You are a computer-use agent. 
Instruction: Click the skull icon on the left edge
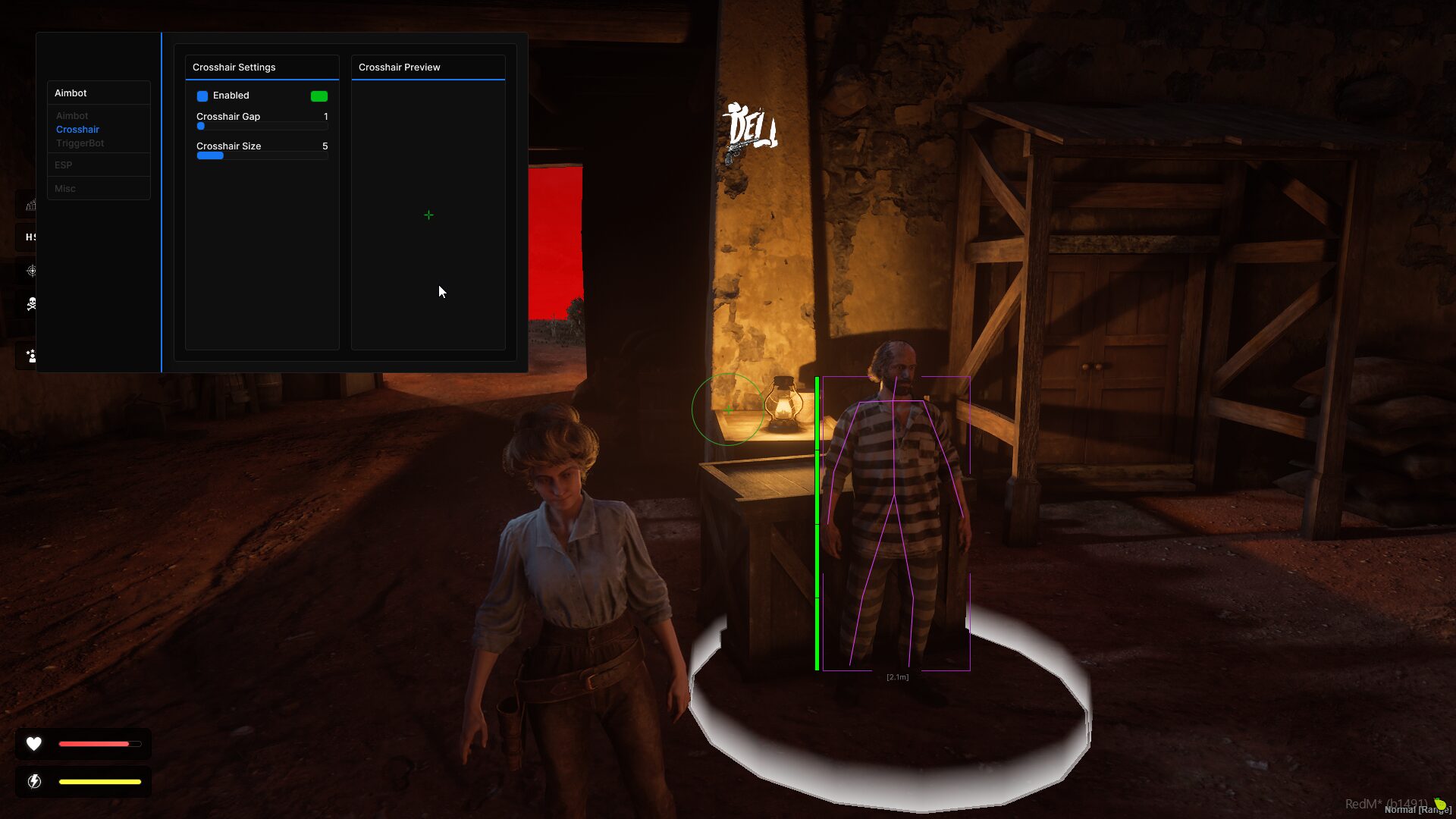(x=31, y=304)
